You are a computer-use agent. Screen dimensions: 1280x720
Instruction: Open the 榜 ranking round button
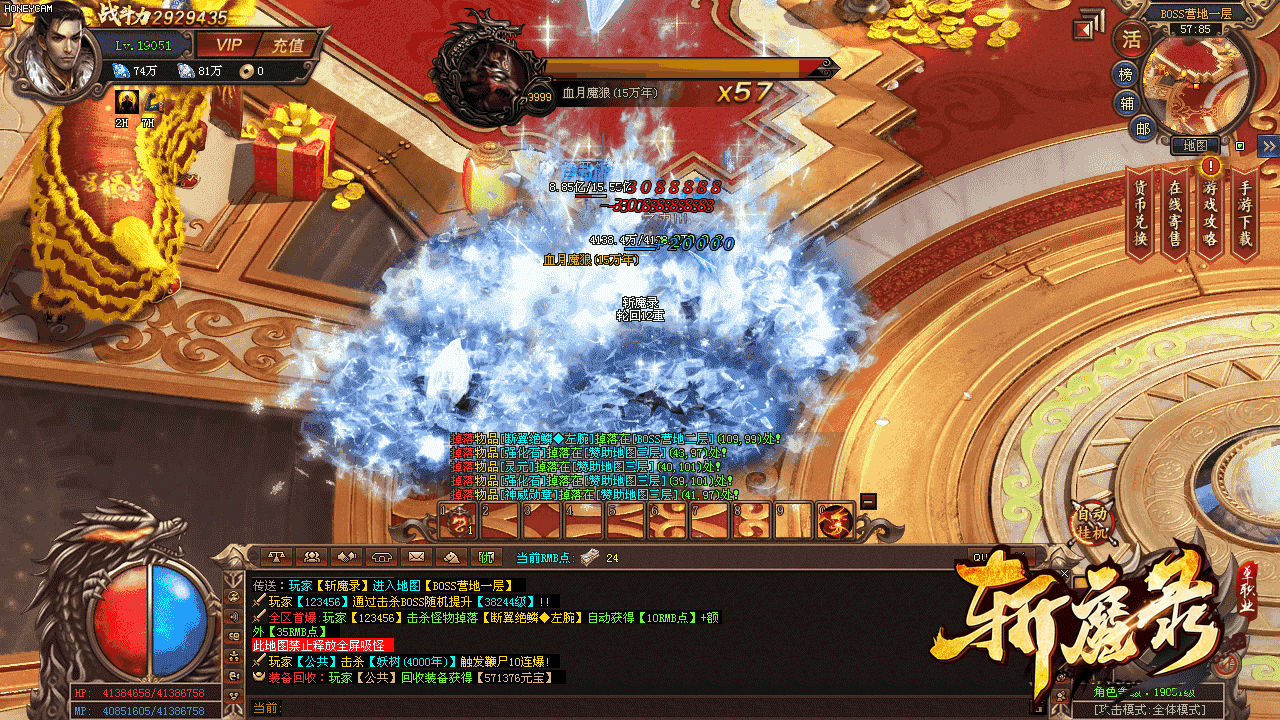pyautogui.click(x=1126, y=75)
